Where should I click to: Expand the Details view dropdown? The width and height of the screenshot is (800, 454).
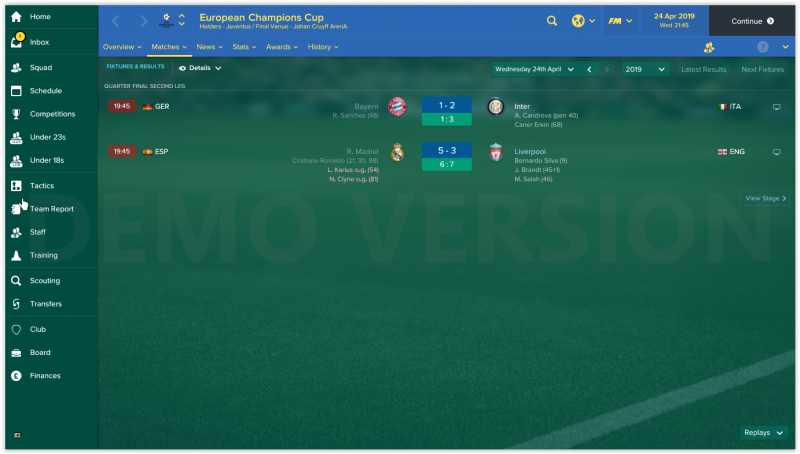click(200, 68)
